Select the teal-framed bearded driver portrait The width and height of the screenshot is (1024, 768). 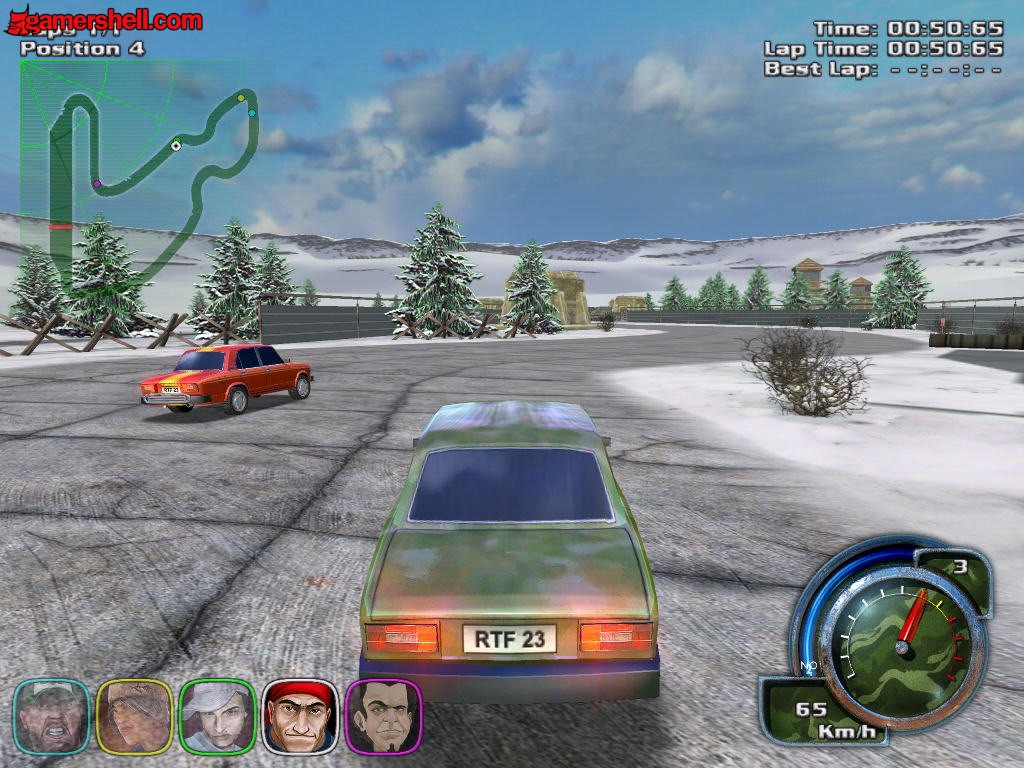click(x=52, y=716)
